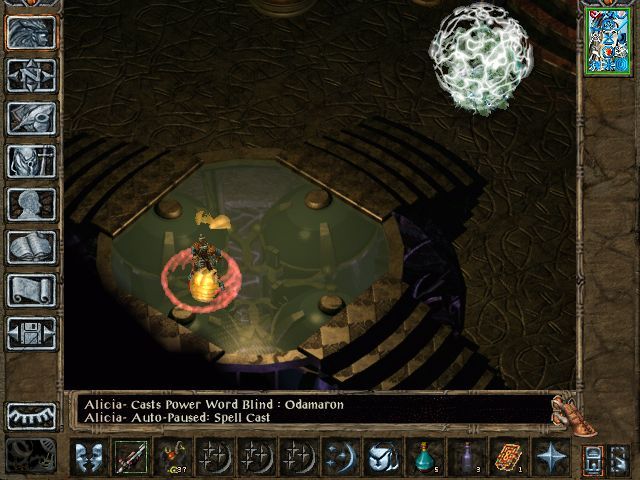Open the area map screen
Screen dimensions: 640x480
[31, 75]
